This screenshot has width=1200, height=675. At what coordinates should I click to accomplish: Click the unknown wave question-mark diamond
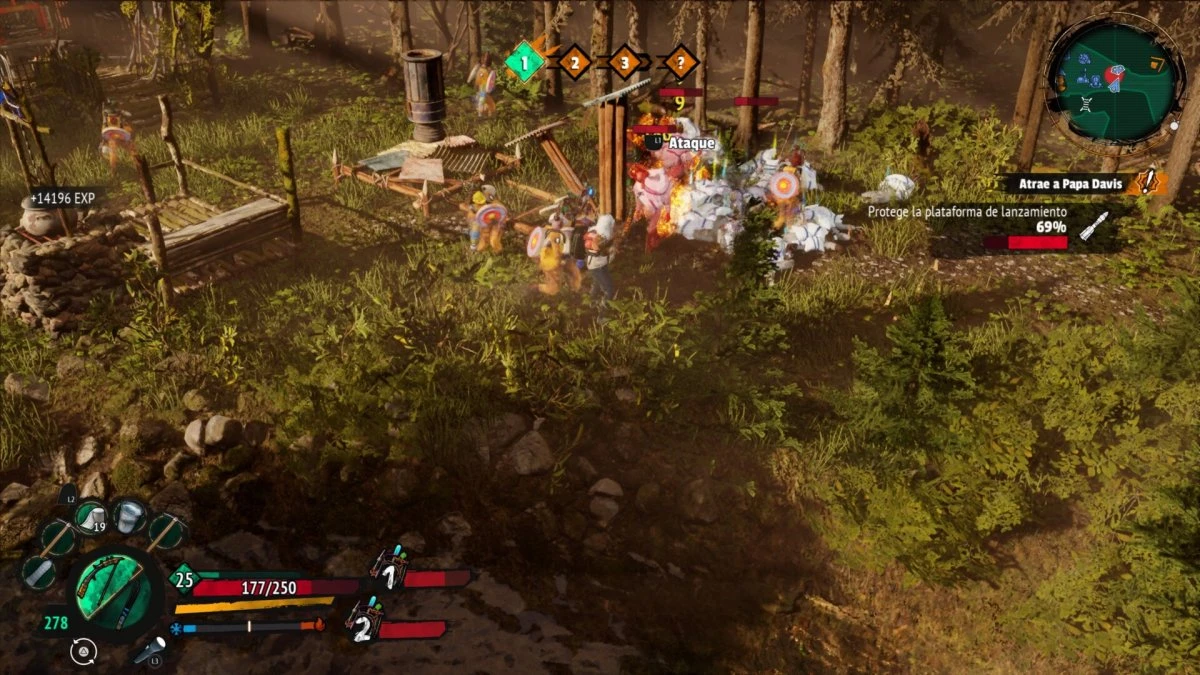click(681, 62)
